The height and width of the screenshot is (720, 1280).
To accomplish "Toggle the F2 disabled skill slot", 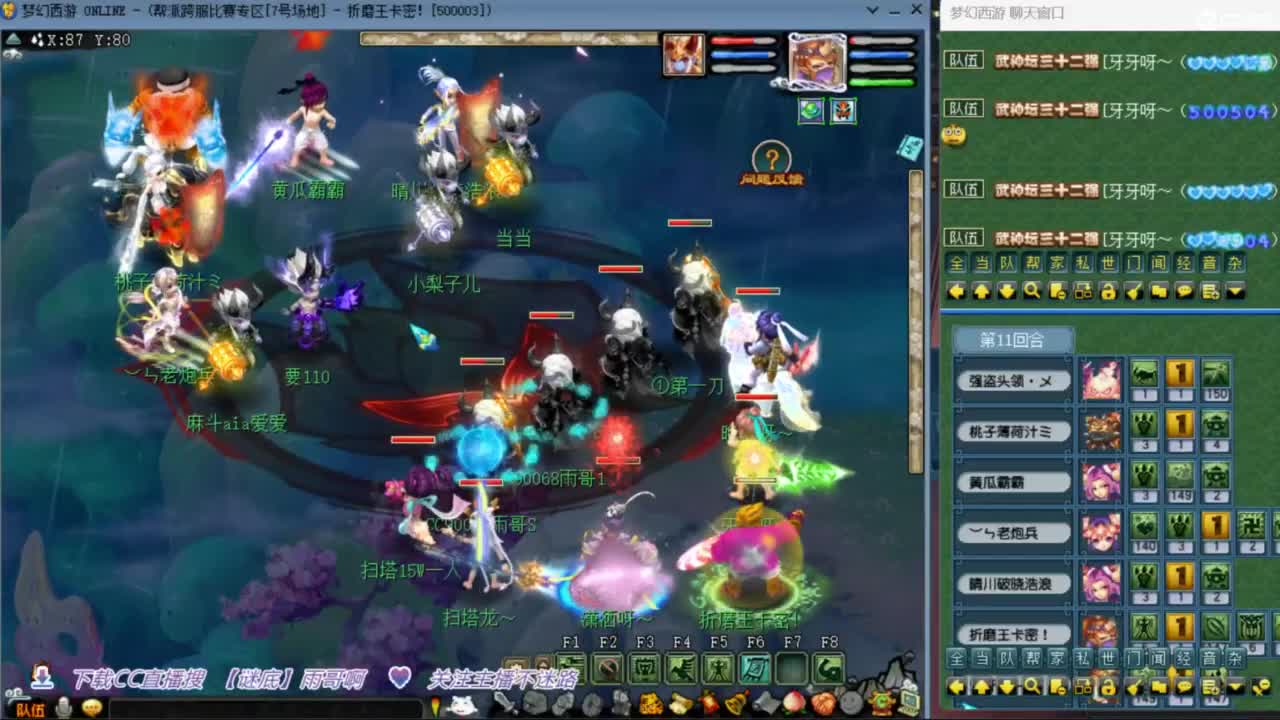I will [x=608, y=665].
